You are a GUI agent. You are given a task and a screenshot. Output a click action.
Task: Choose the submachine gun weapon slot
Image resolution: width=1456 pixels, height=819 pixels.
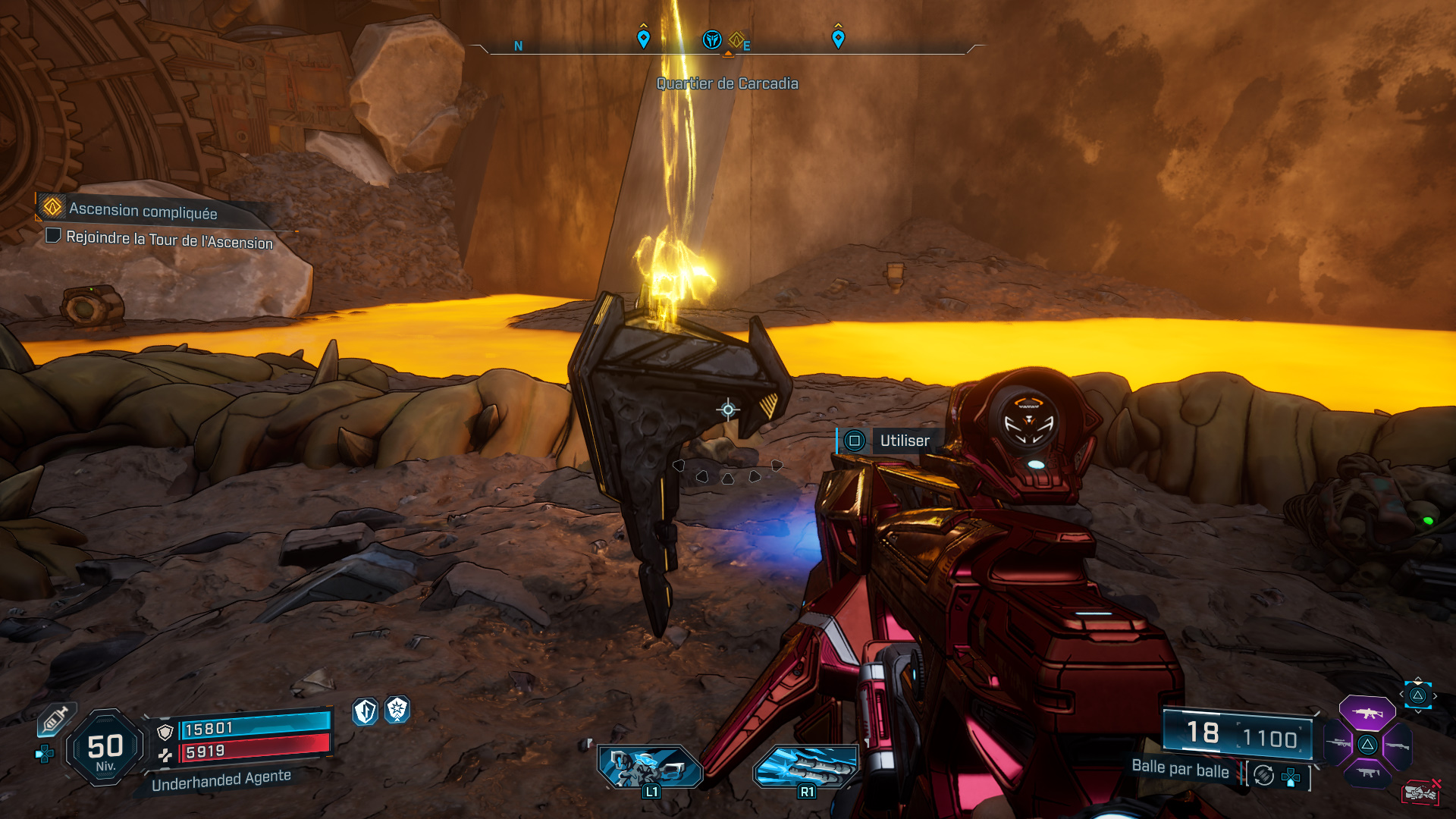coord(1367,773)
